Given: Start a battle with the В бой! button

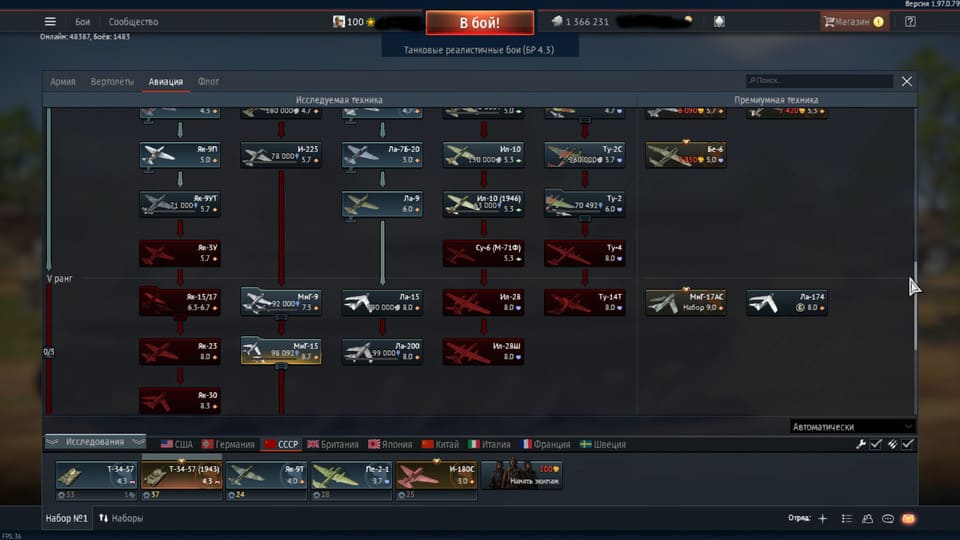Looking at the screenshot, I should (479, 22).
